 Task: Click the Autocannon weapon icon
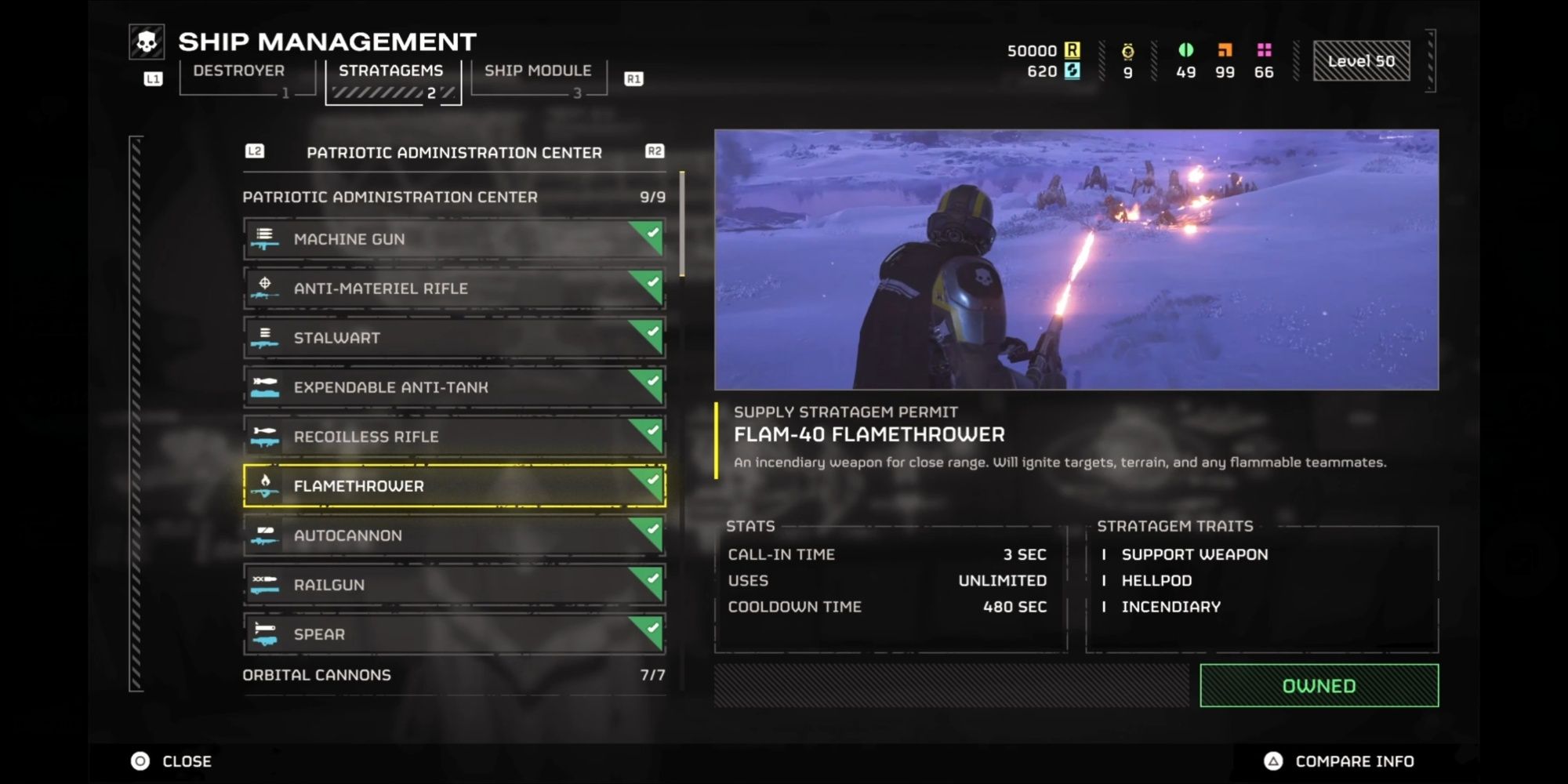click(x=267, y=535)
